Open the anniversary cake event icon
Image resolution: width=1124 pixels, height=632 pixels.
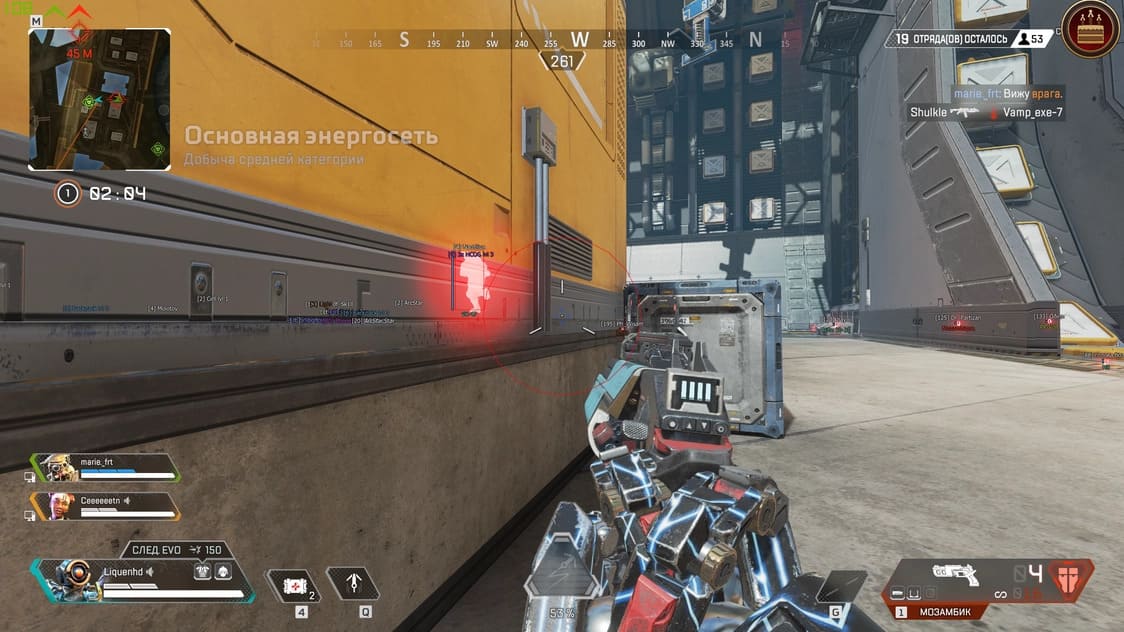[1091, 30]
